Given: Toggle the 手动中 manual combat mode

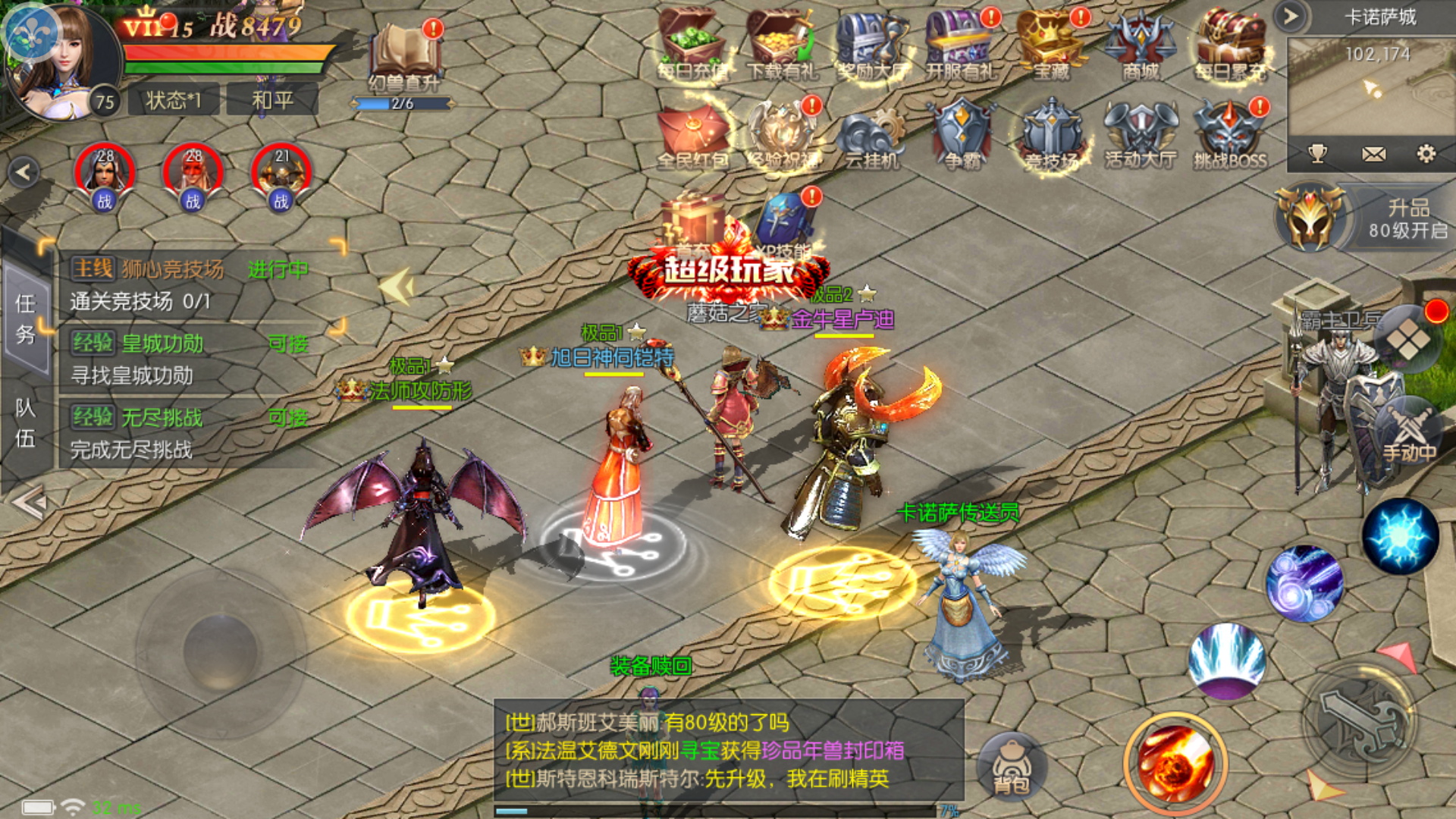Looking at the screenshot, I should [1408, 432].
